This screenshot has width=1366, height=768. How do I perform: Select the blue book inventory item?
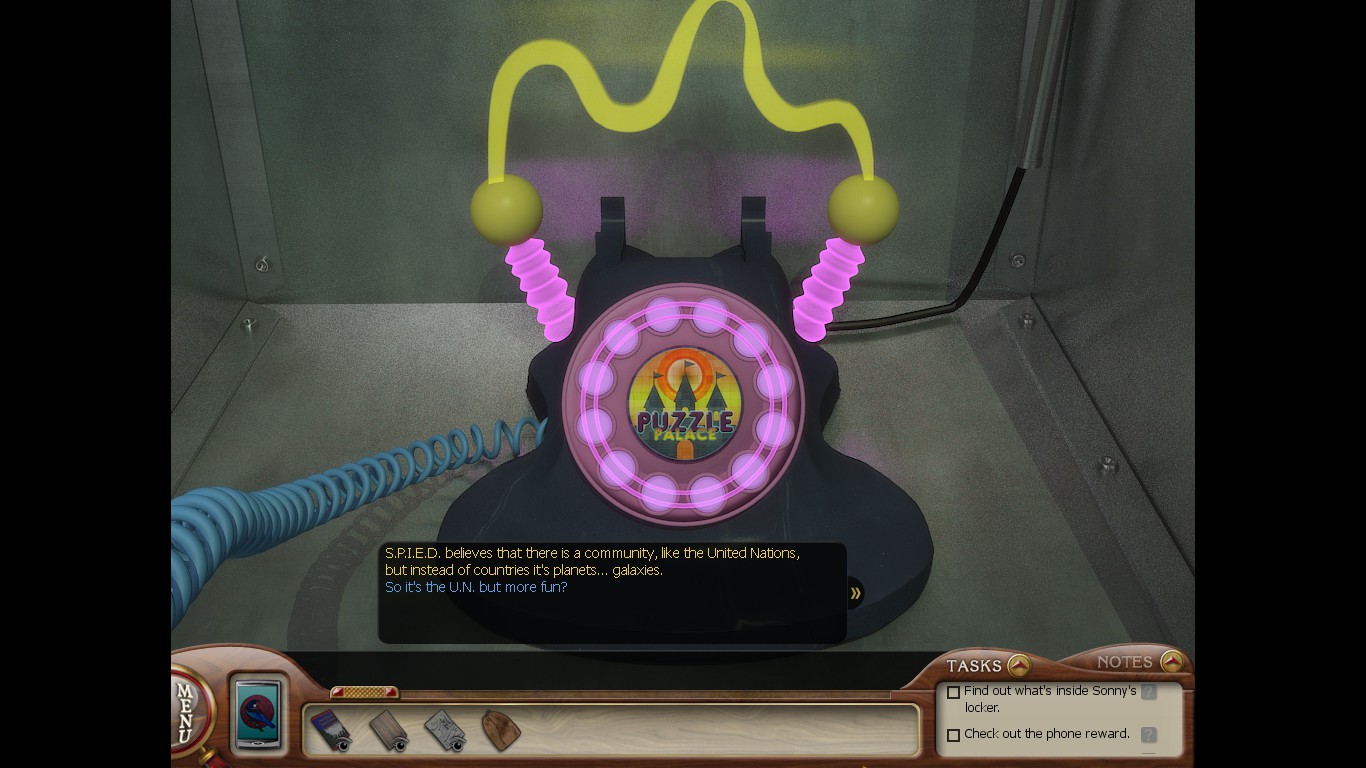click(x=329, y=730)
